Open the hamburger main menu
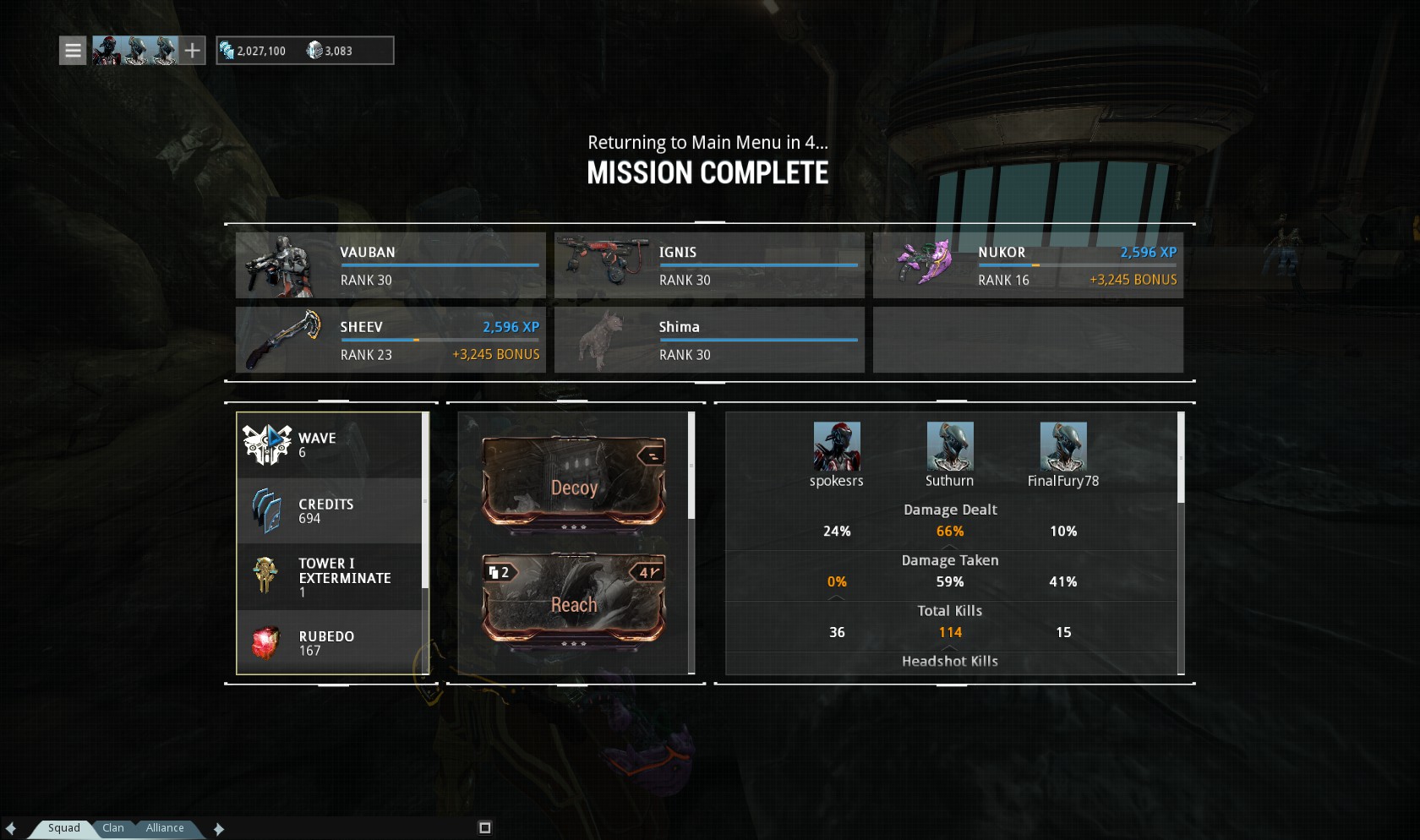 (73, 51)
